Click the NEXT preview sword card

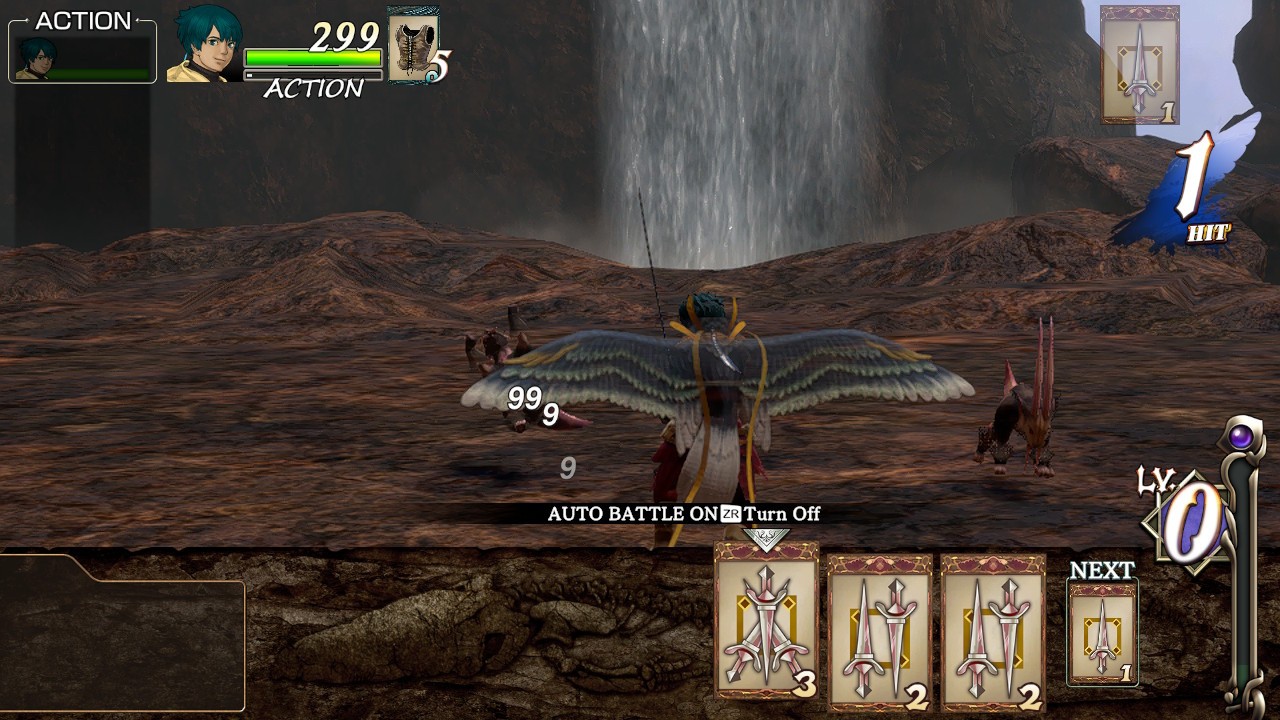tap(1102, 633)
